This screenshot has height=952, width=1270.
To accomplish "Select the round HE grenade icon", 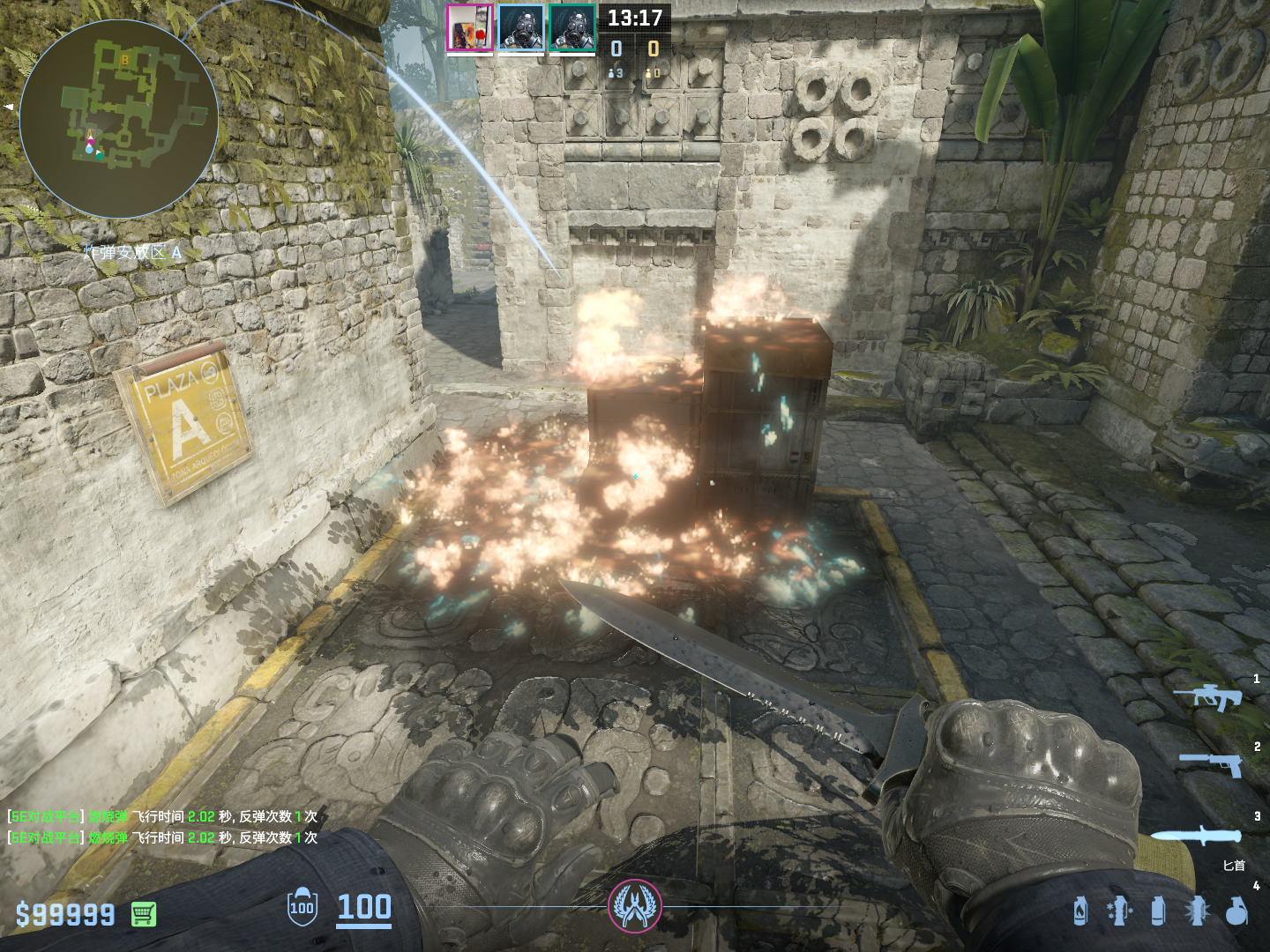I will (1236, 911).
